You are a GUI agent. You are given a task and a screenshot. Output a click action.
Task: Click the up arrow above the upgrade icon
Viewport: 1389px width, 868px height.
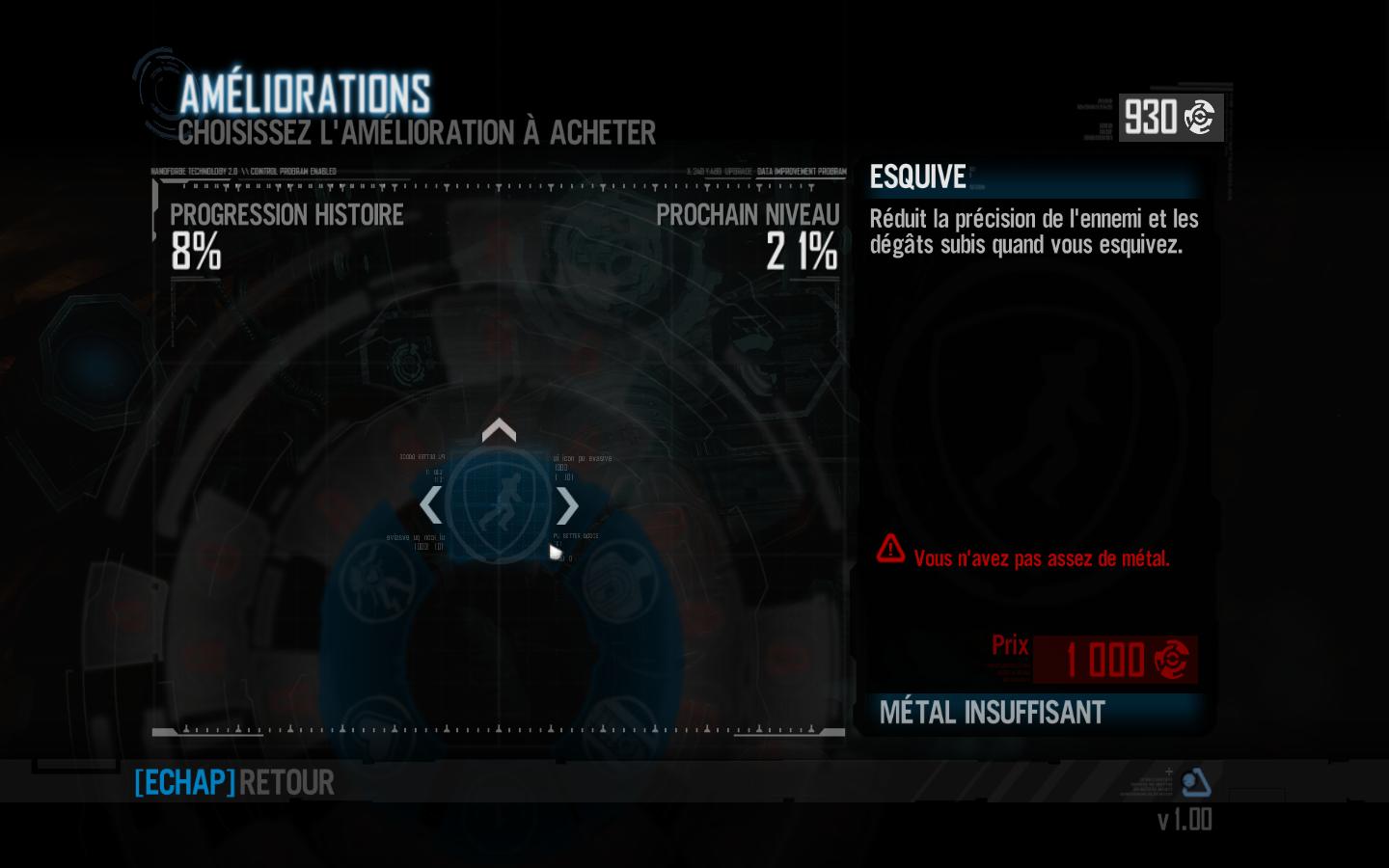[x=499, y=430]
